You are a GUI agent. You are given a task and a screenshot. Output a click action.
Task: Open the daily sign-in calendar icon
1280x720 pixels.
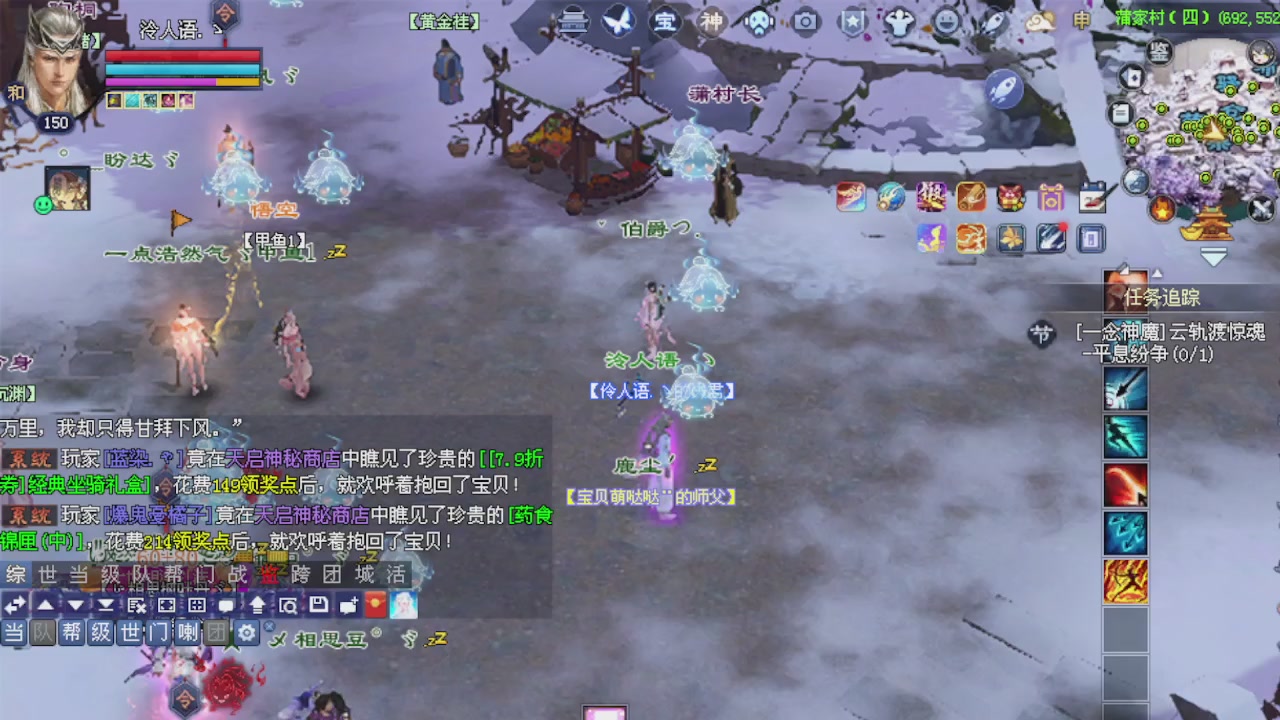(1092, 198)
